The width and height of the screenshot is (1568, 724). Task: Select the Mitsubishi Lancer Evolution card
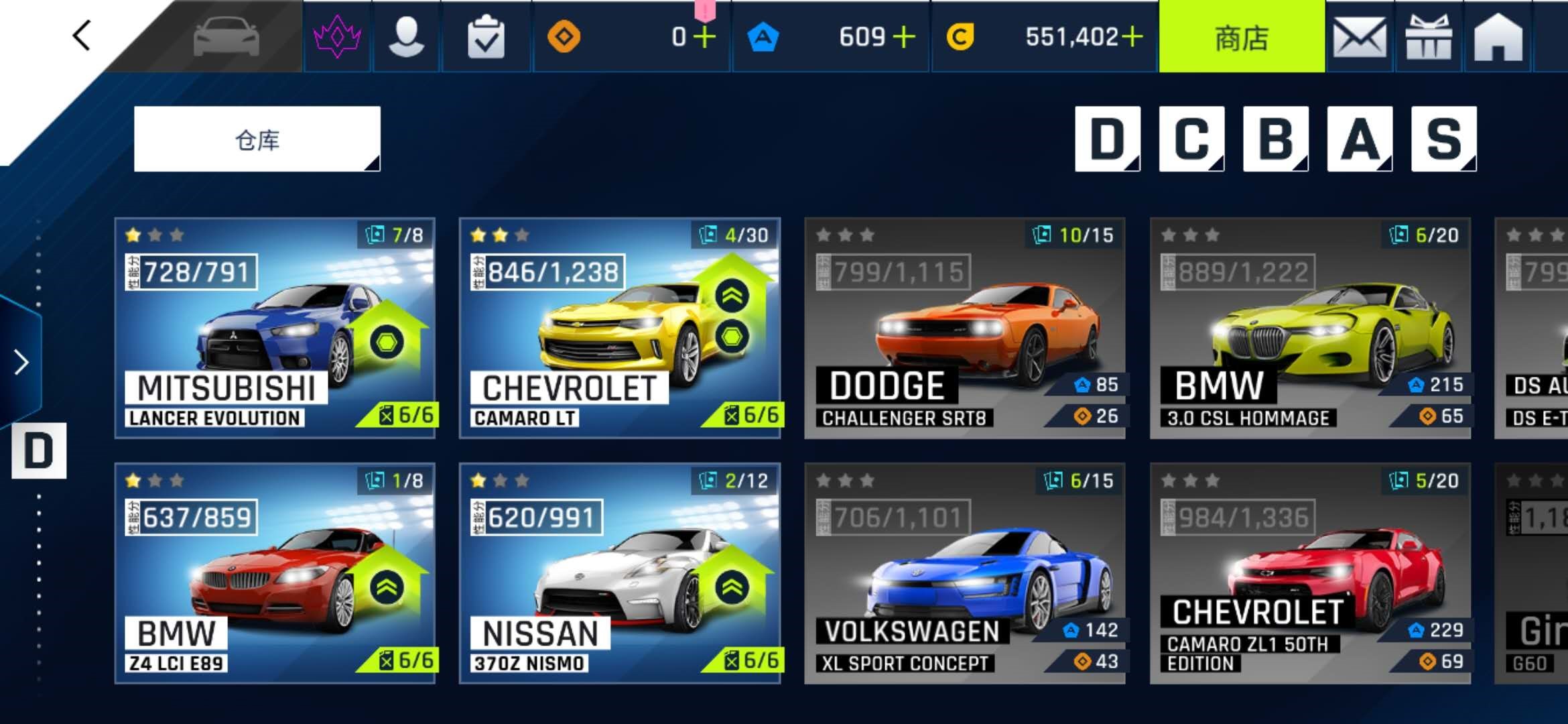click(275, 328)
